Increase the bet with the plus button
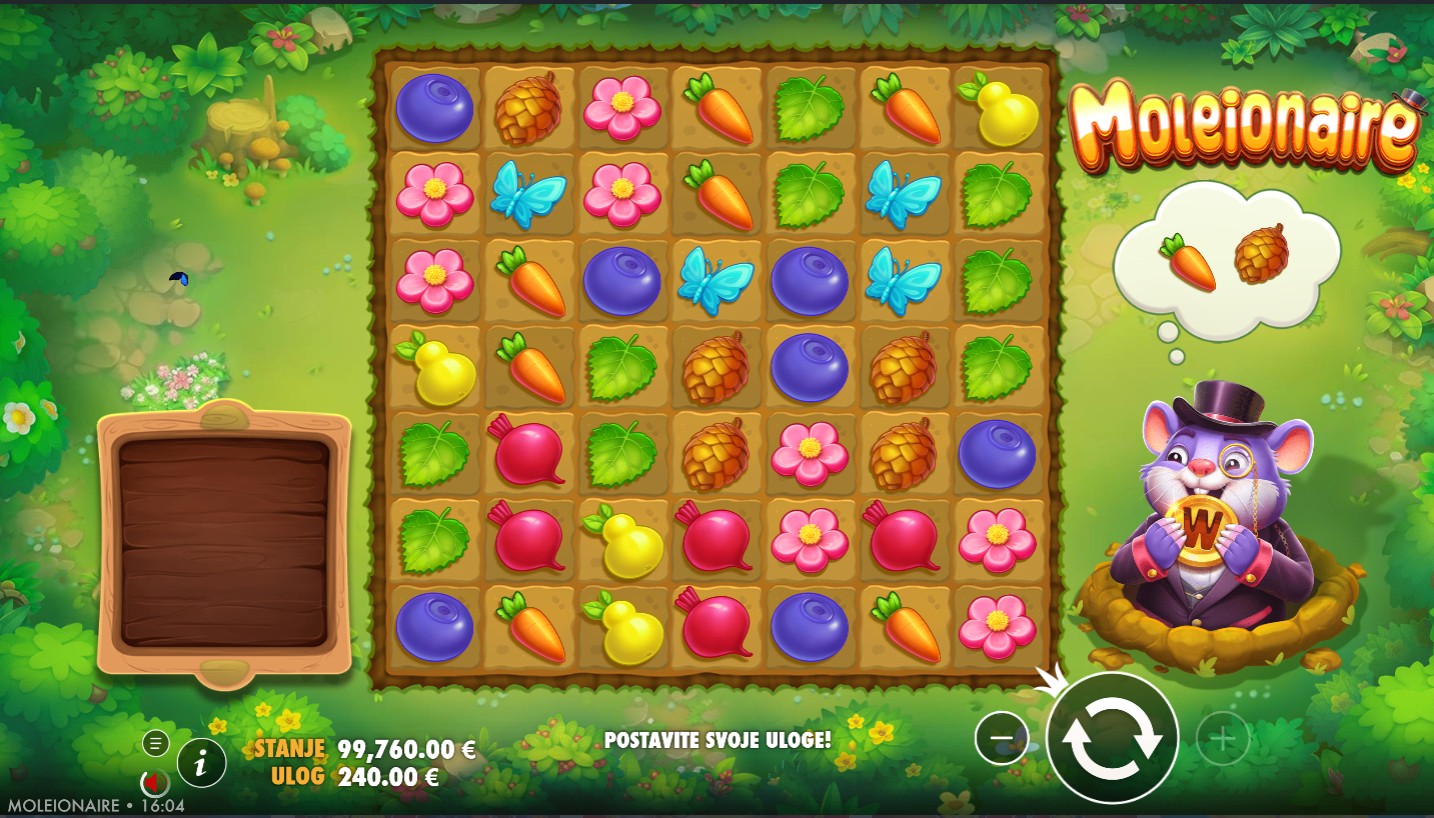 coord(1222,739)
